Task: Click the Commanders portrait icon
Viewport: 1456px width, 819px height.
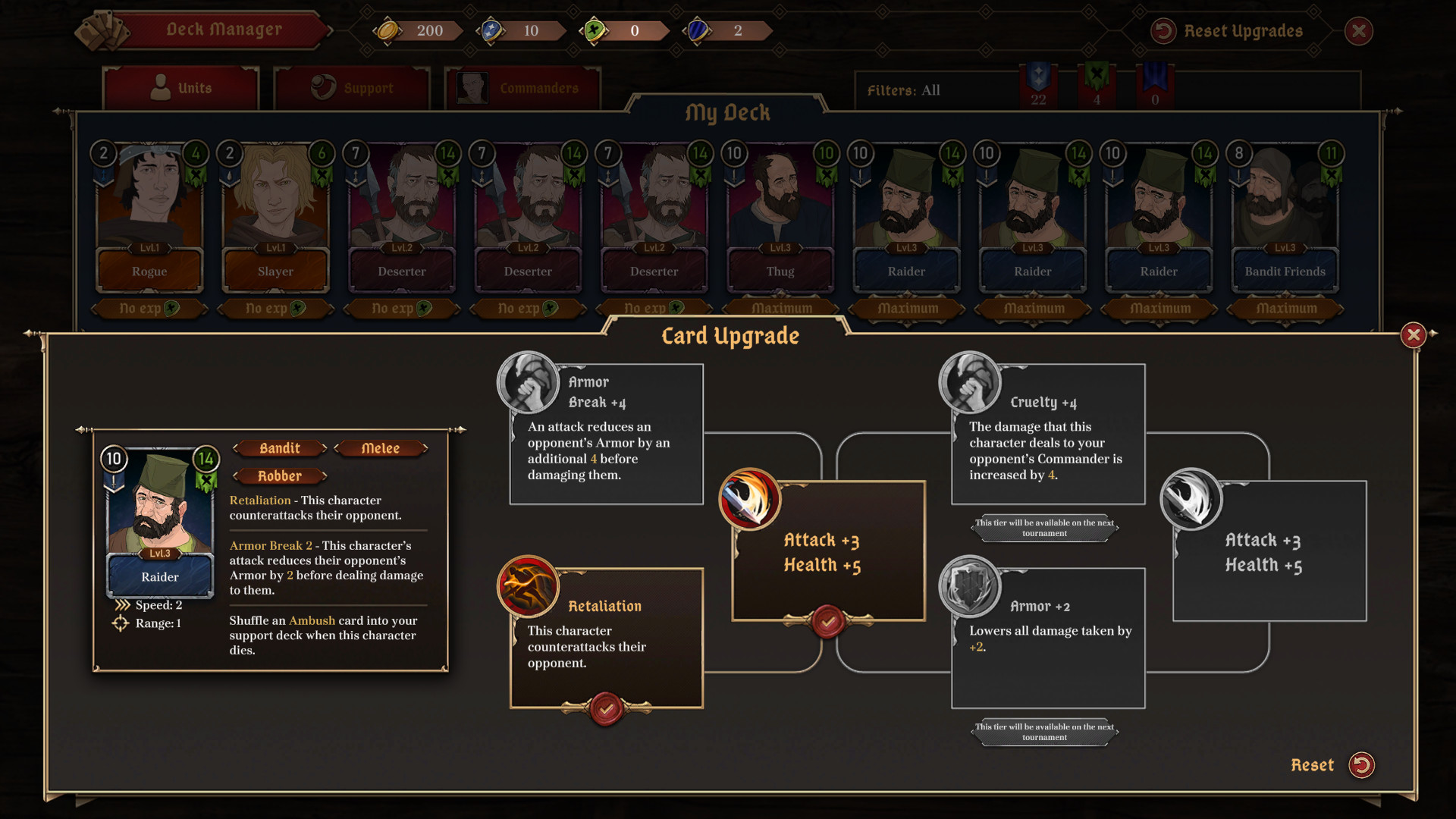Action: coord(472,86)
